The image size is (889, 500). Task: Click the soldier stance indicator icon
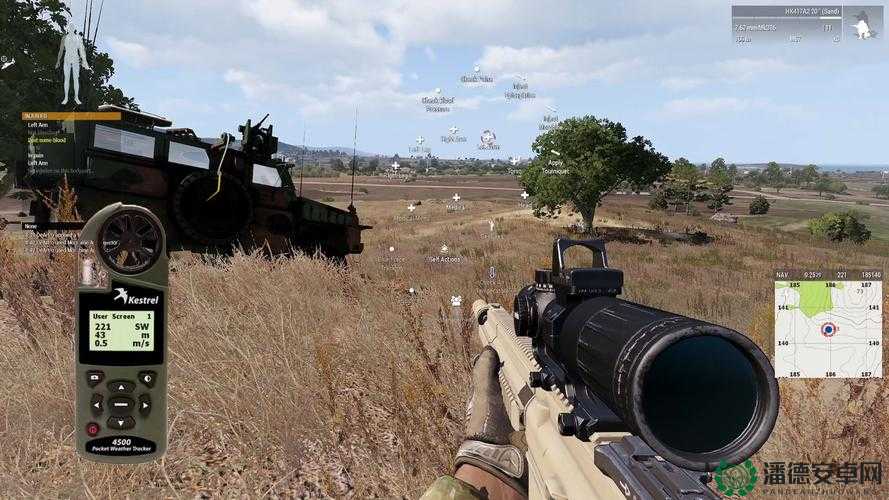[x=861, y=24]
